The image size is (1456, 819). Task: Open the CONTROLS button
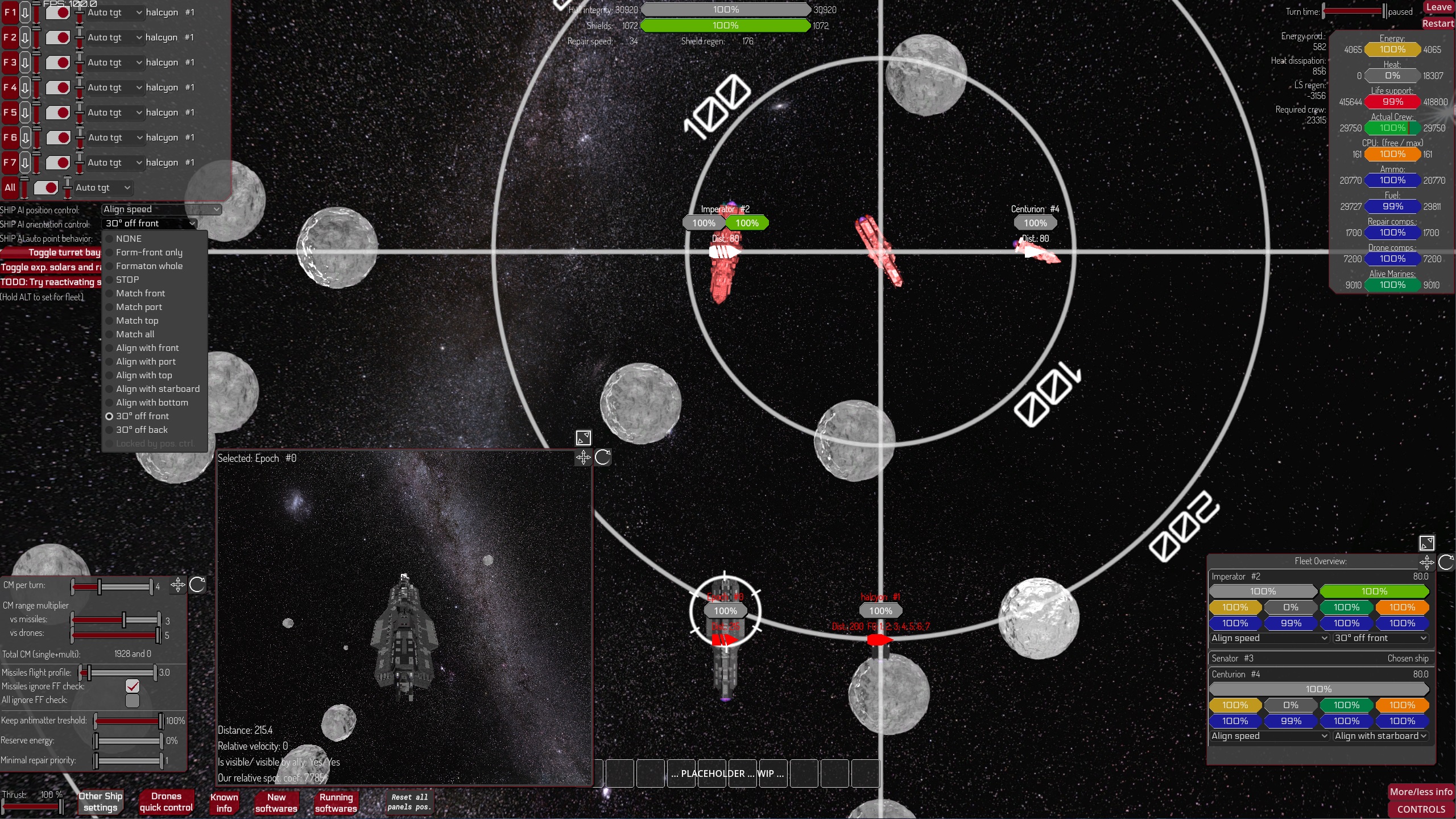[1421, 809]
